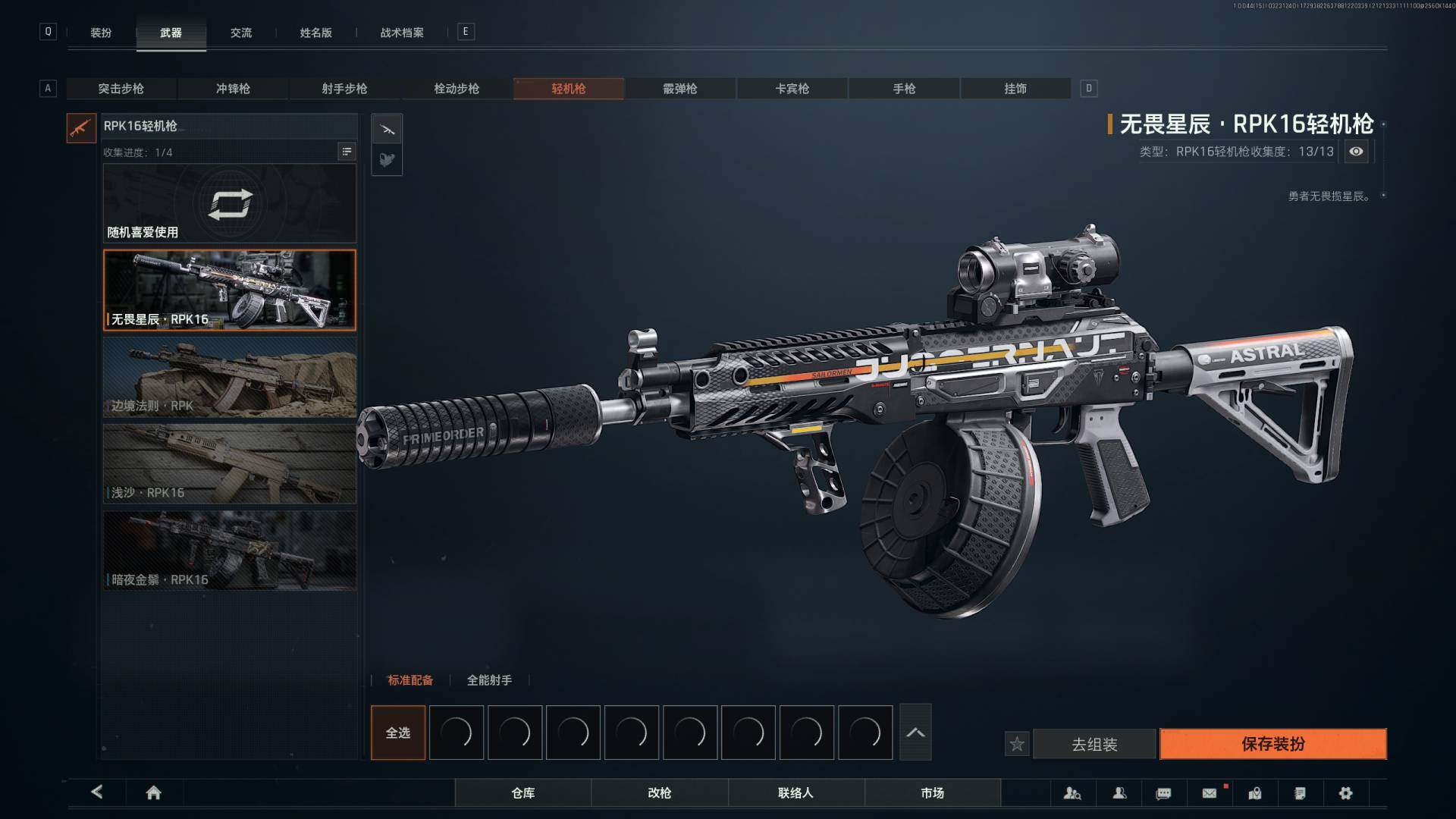Open the settings gear icon
This screenshot has width=1456, height=819.
point(1345,793)
